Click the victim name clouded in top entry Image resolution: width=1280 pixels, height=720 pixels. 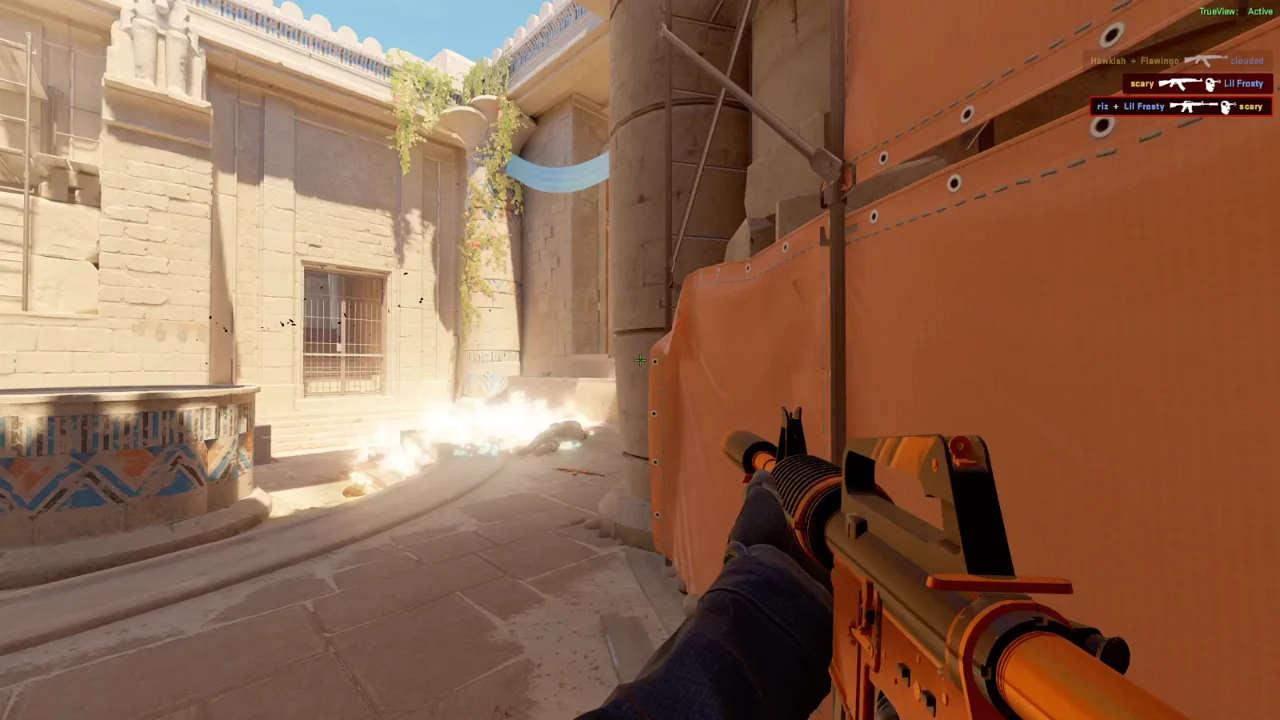click(x=1246, y=60)
